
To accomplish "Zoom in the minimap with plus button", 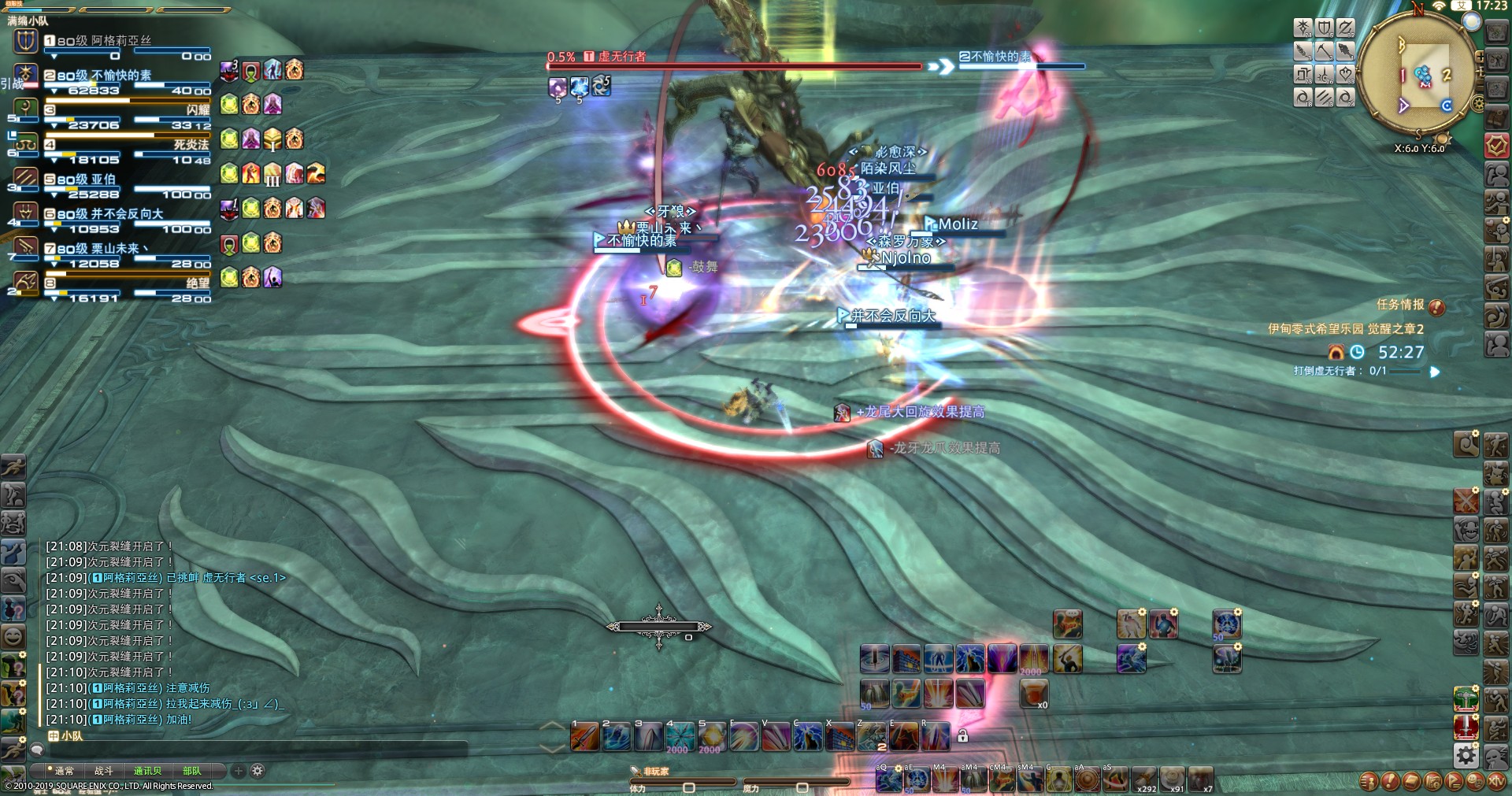I will [1480, 57].
